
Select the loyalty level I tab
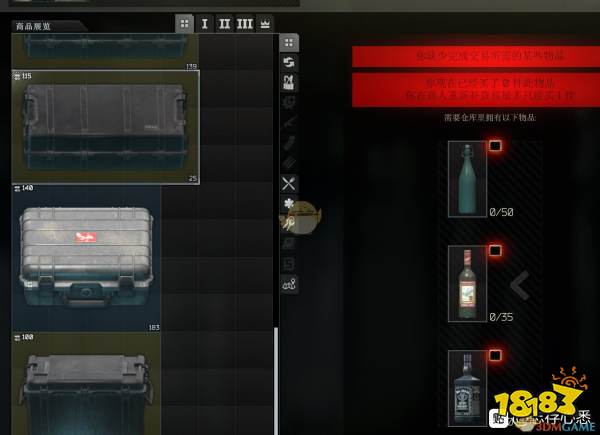(x=205, y=23)
